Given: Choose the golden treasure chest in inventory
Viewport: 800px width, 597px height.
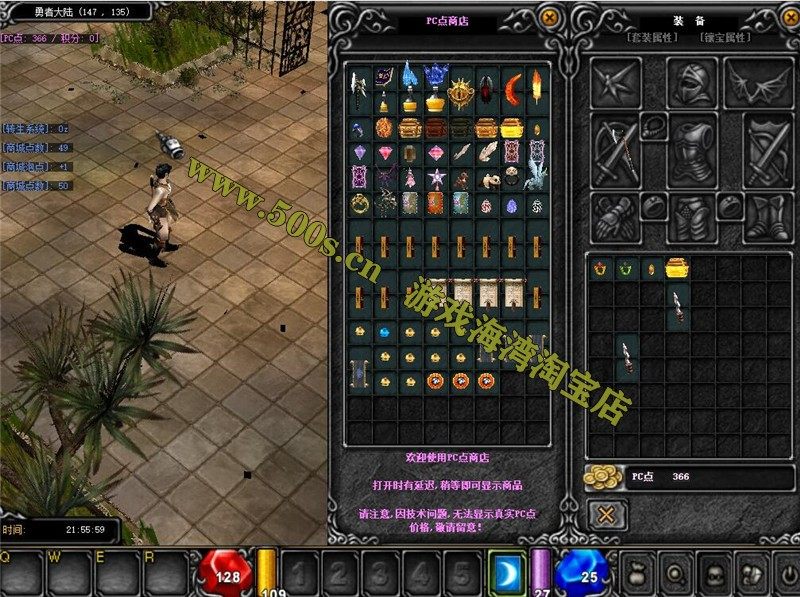Looking at the screenshot, I should (x=678, y=268).
